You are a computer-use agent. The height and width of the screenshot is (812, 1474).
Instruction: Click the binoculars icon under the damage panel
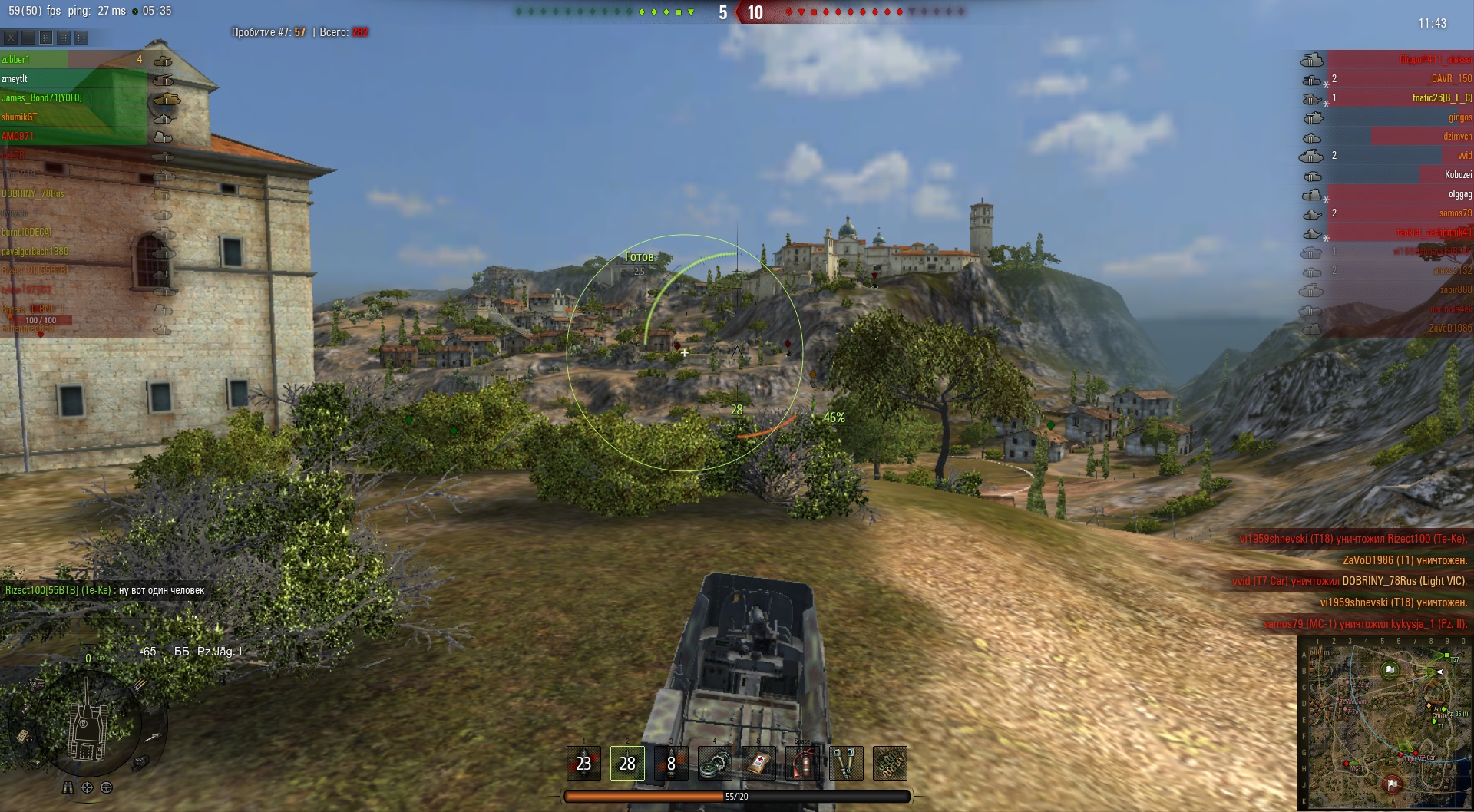tap(68, 787)
